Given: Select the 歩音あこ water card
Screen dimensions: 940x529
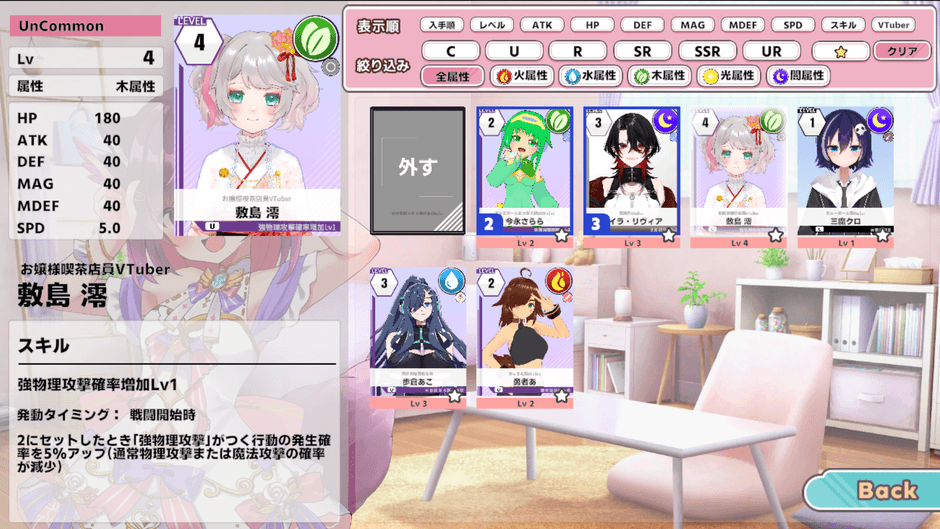Looking at the screenshot, I should (x=418, y=335).
